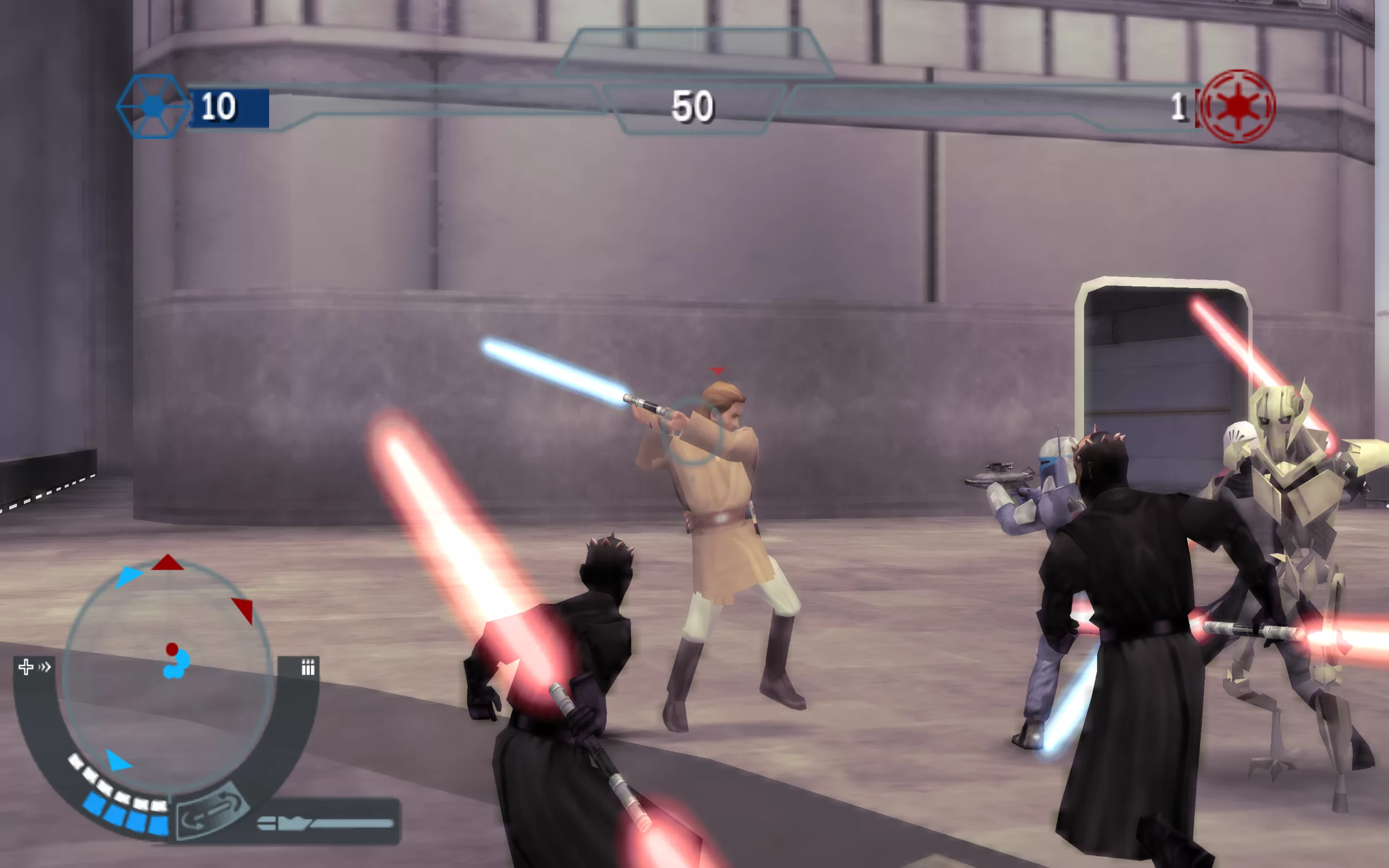Click the red Republic faction emblem
1389x868 pixels.
point(1238,106)
